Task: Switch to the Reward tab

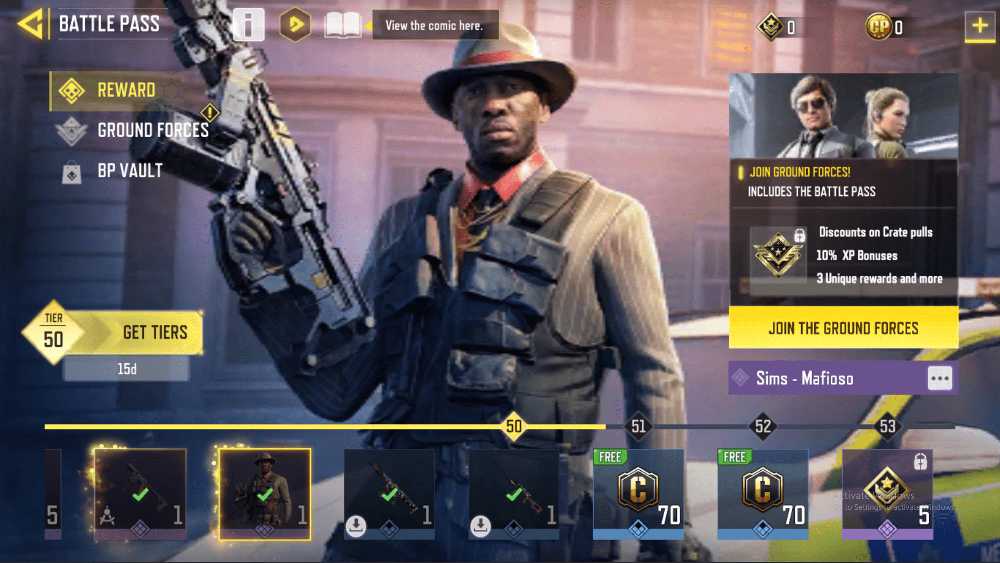Action: pos(125,90)
